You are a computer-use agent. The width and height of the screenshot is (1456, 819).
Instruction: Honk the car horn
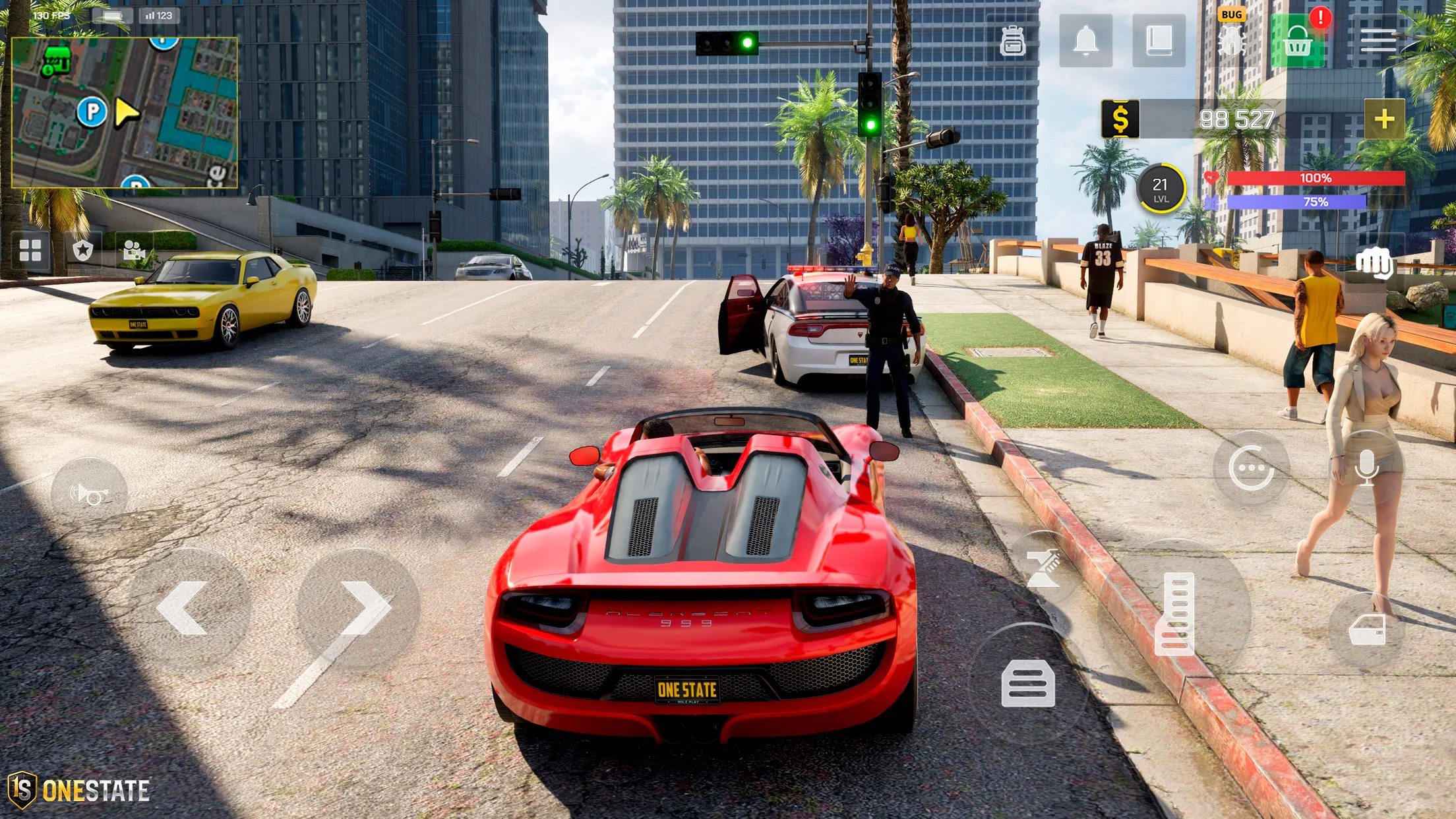tap(89, 494)
